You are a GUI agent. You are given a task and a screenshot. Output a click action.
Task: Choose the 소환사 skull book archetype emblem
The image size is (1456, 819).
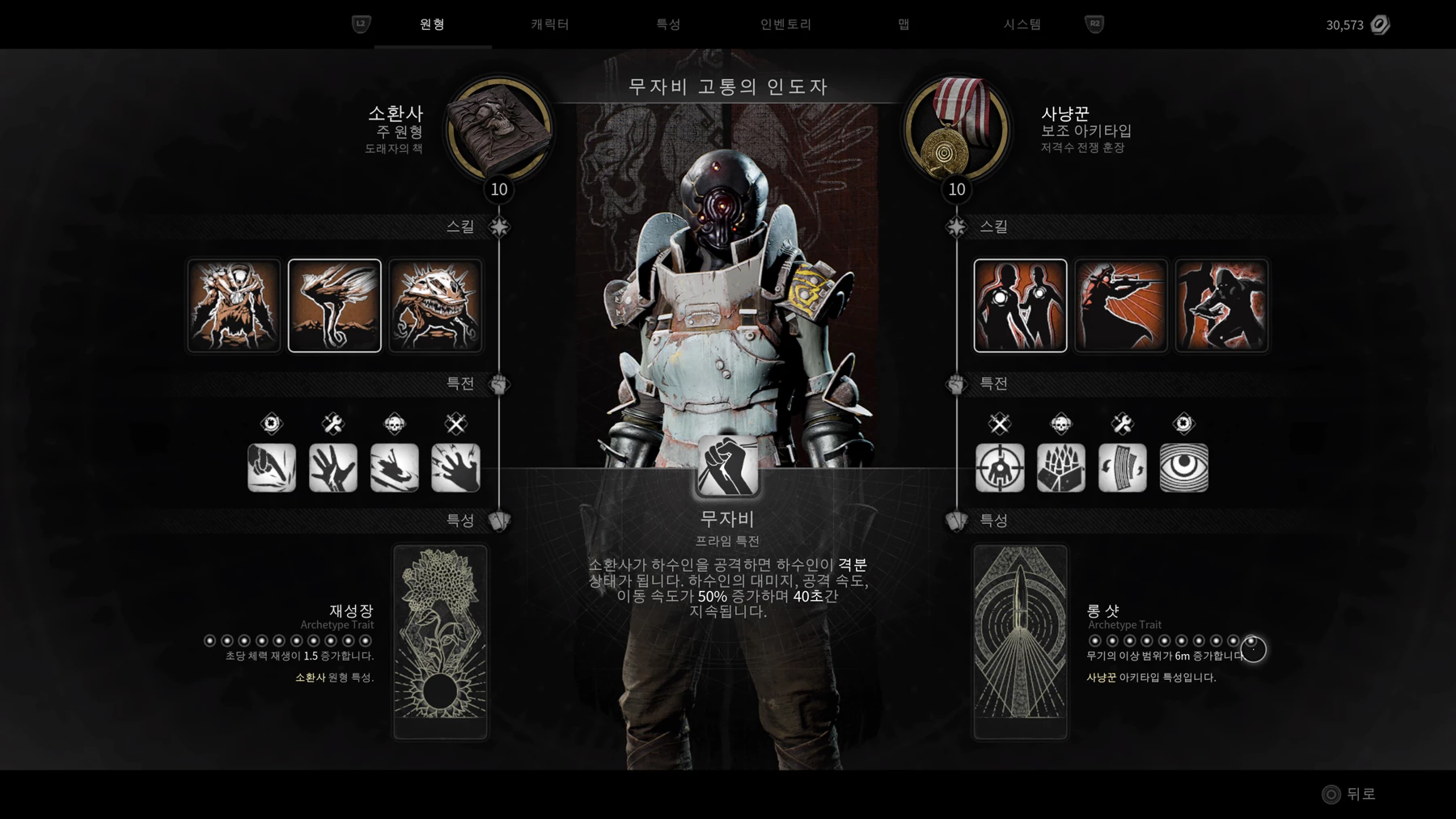499,129
